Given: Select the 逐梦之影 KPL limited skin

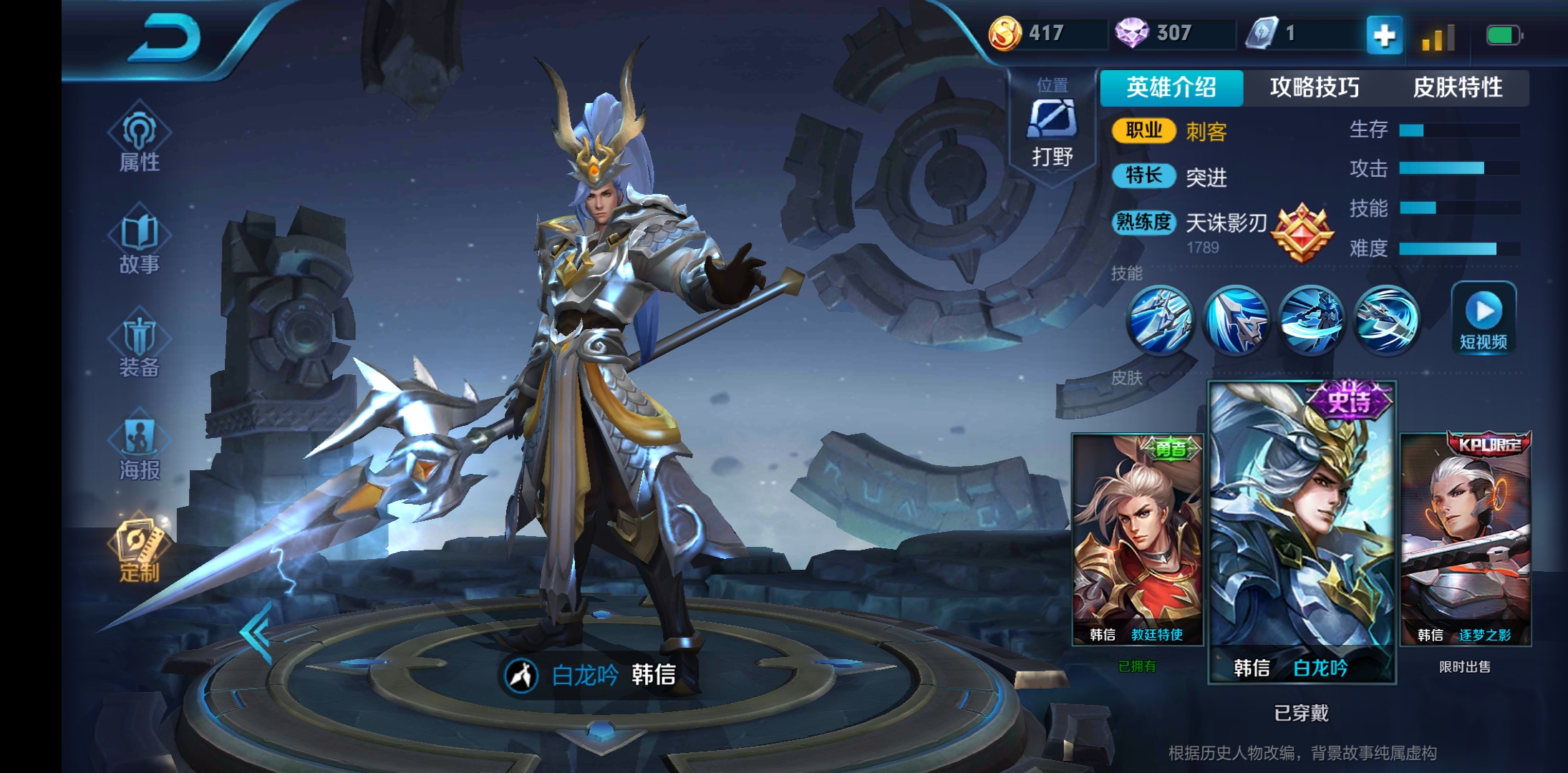Looking at the screenshot, I should 1465,540.
